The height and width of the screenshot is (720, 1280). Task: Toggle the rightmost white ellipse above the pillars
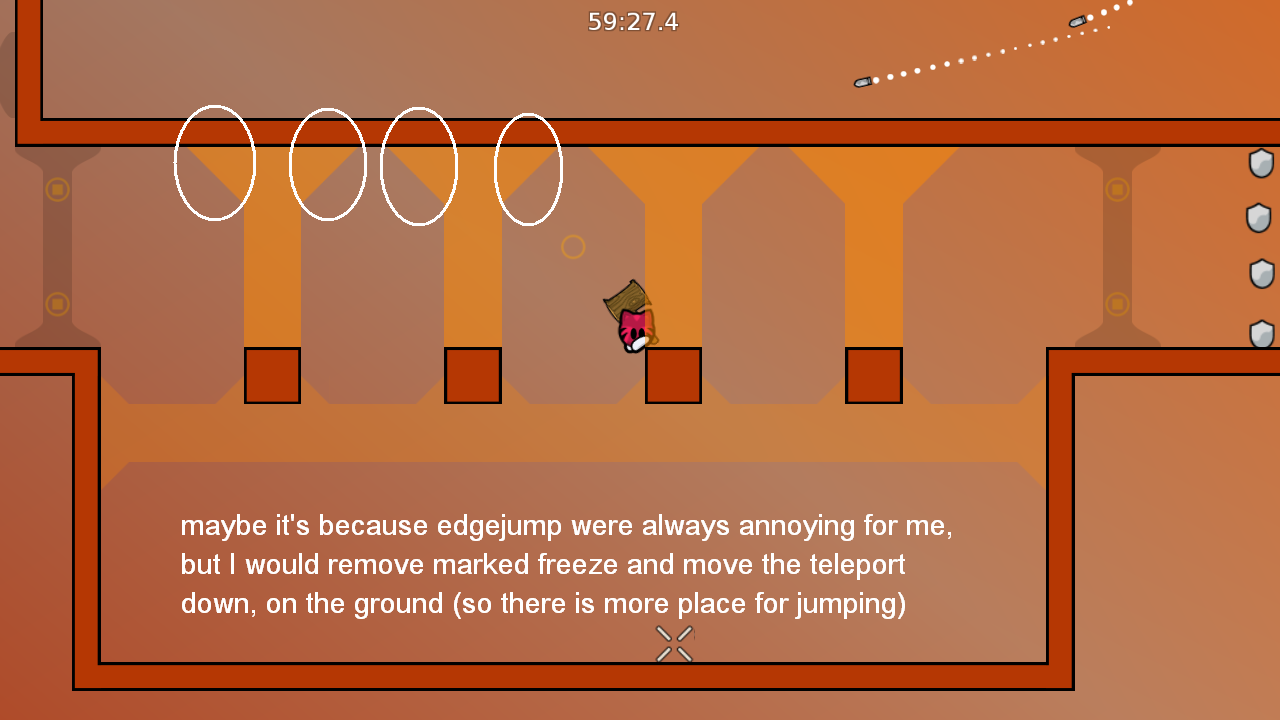click(528, 170)
